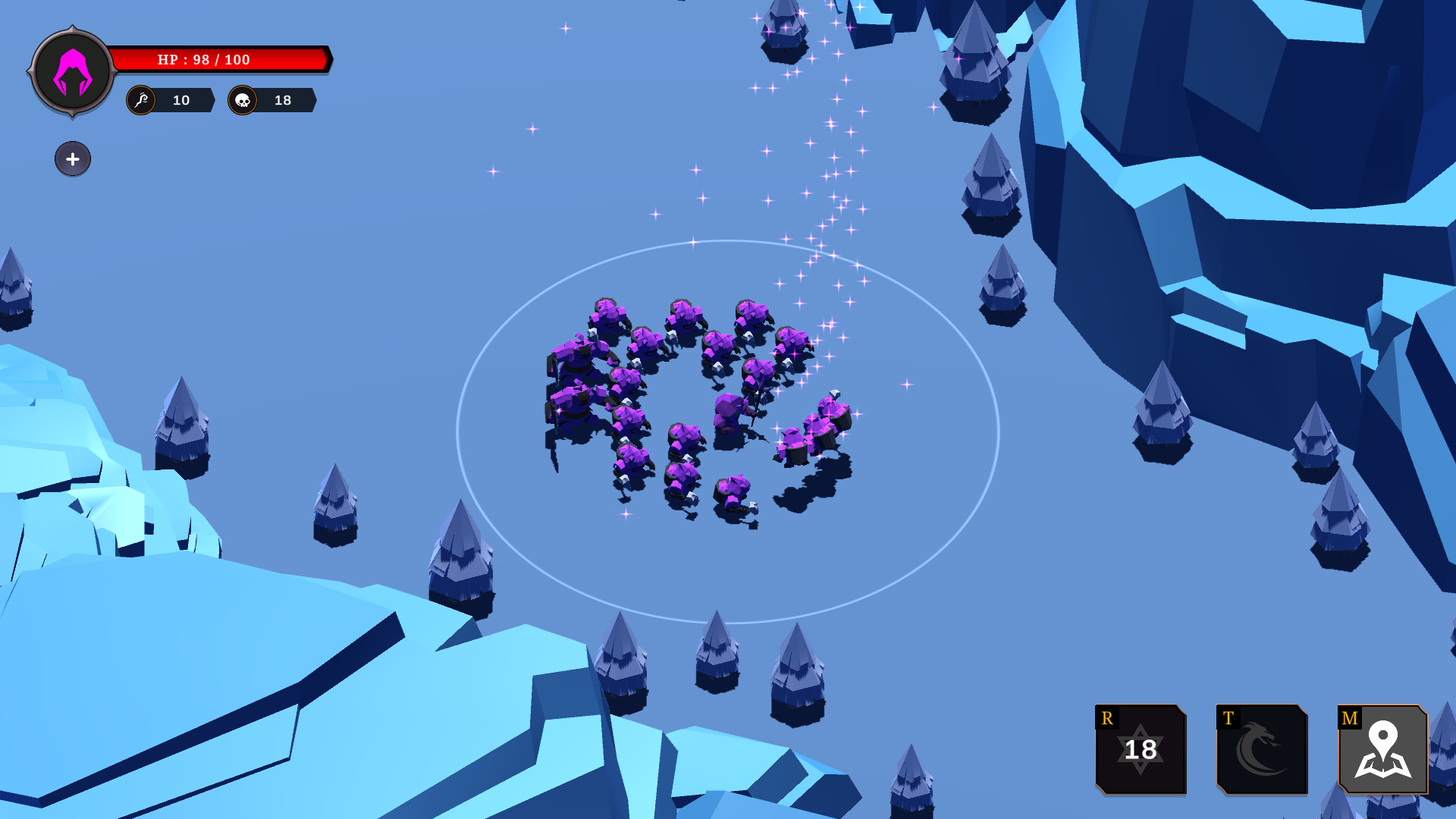Click the skull counter value 18
The height and width of the screenshot is (819, 1456).
(282, 99)
